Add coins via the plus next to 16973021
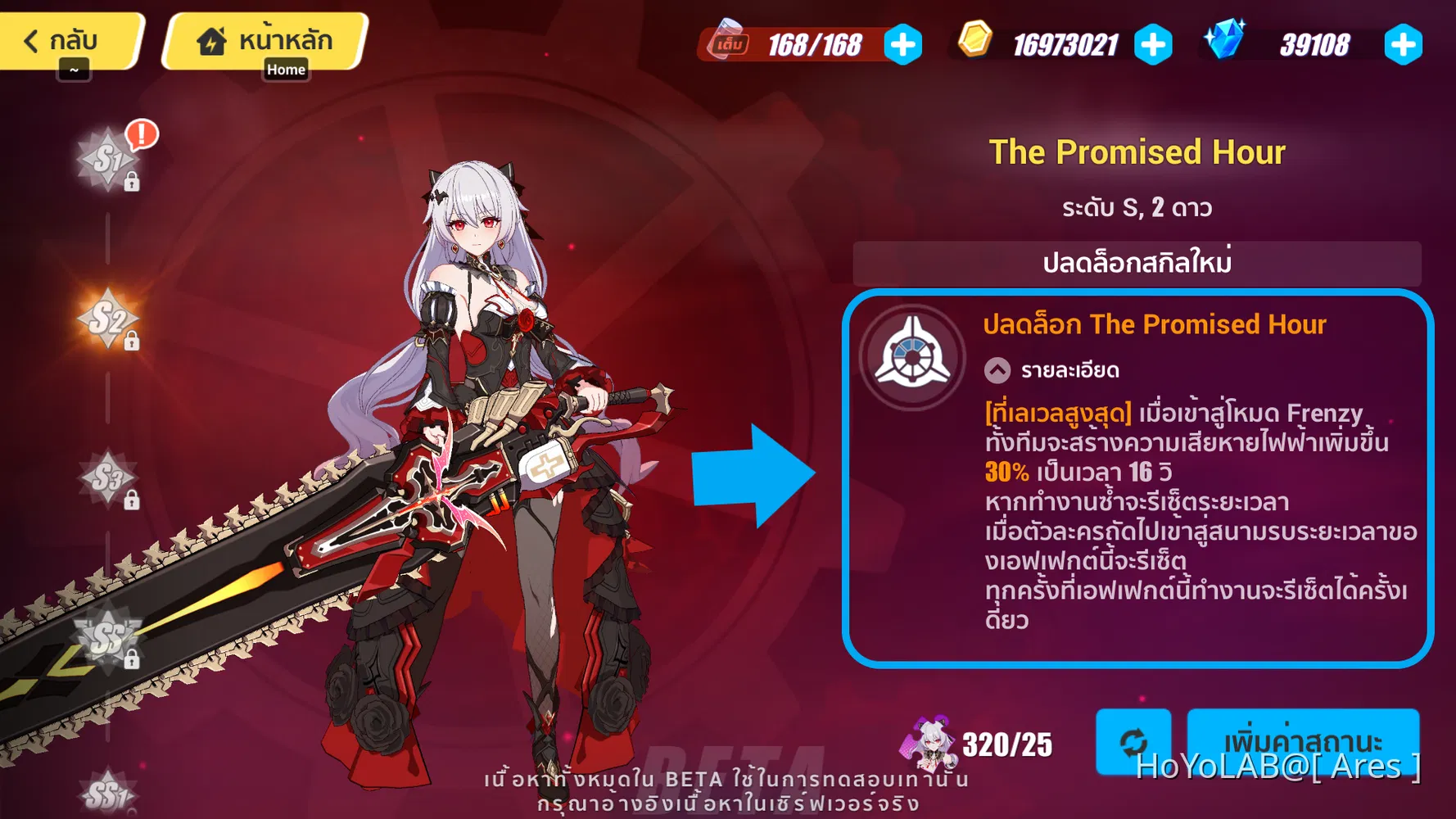 [1153, 47]
